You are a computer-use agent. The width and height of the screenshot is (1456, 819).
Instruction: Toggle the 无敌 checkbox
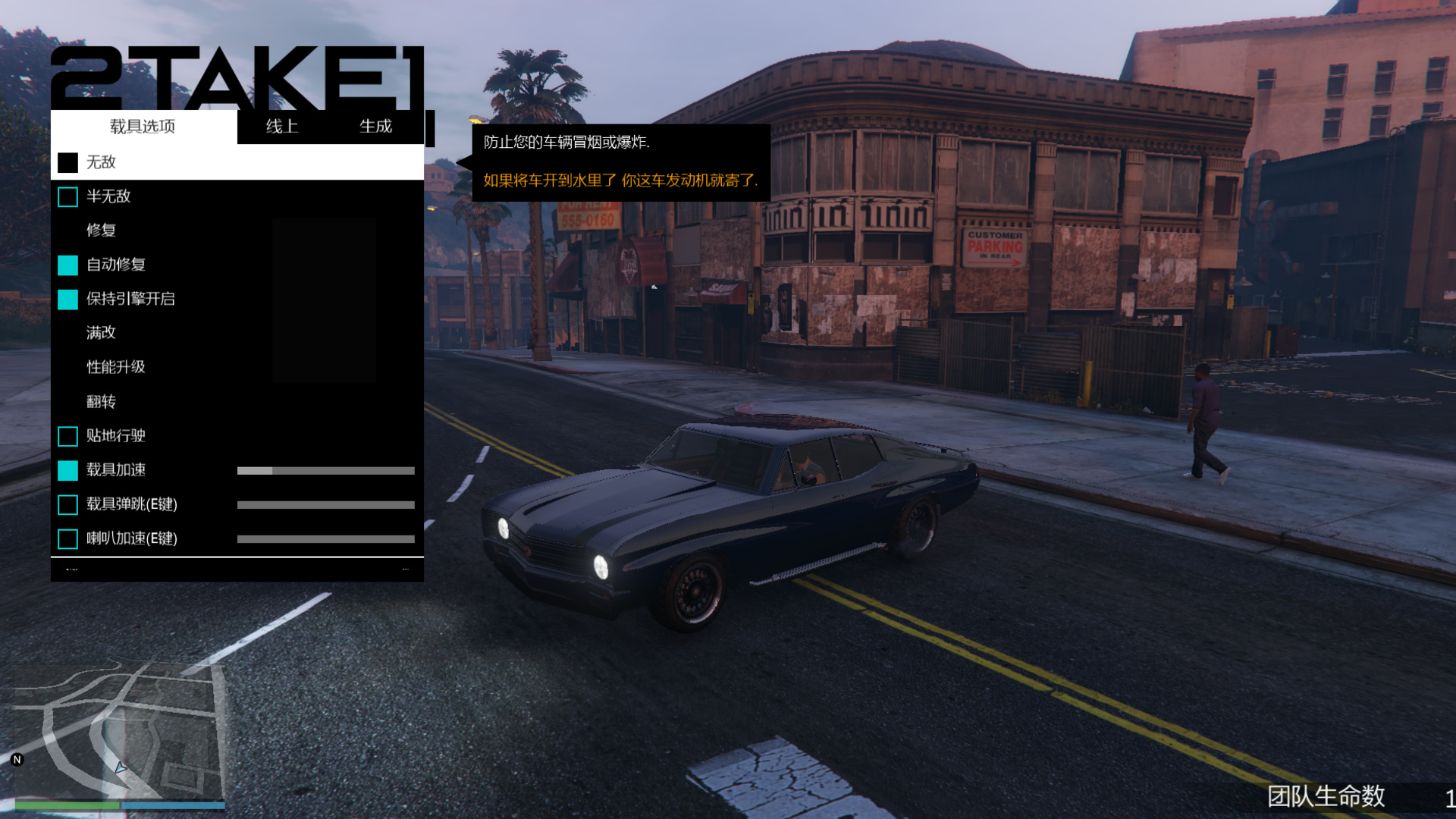67,162
